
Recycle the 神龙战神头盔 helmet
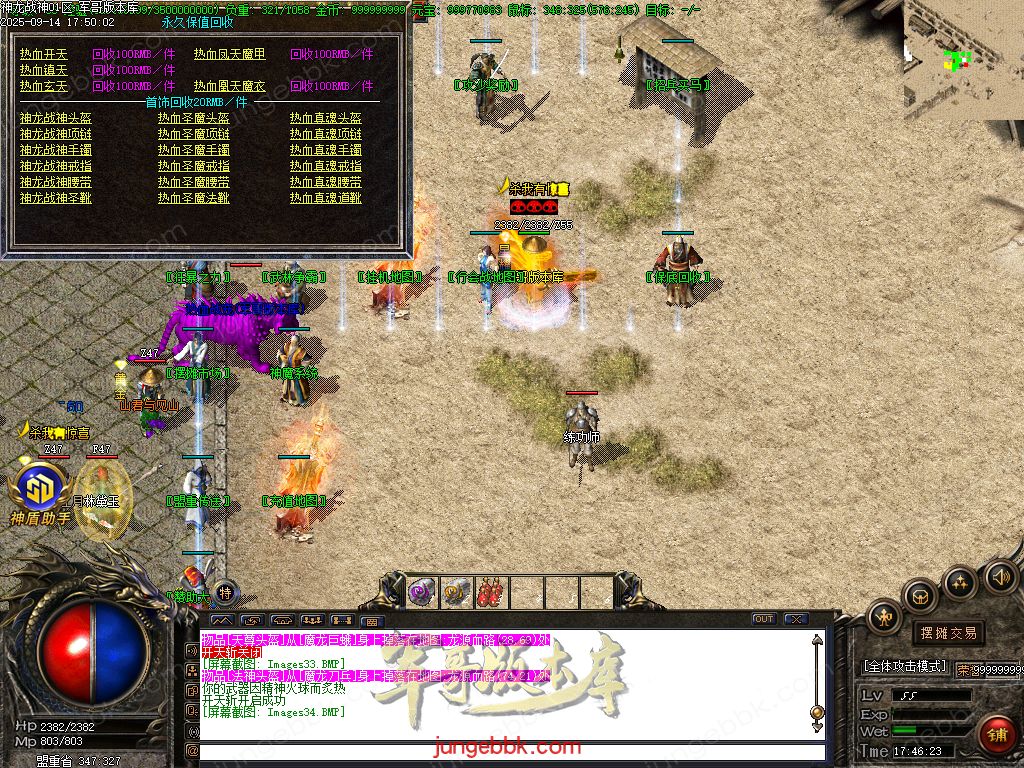[x=56, y=118]
